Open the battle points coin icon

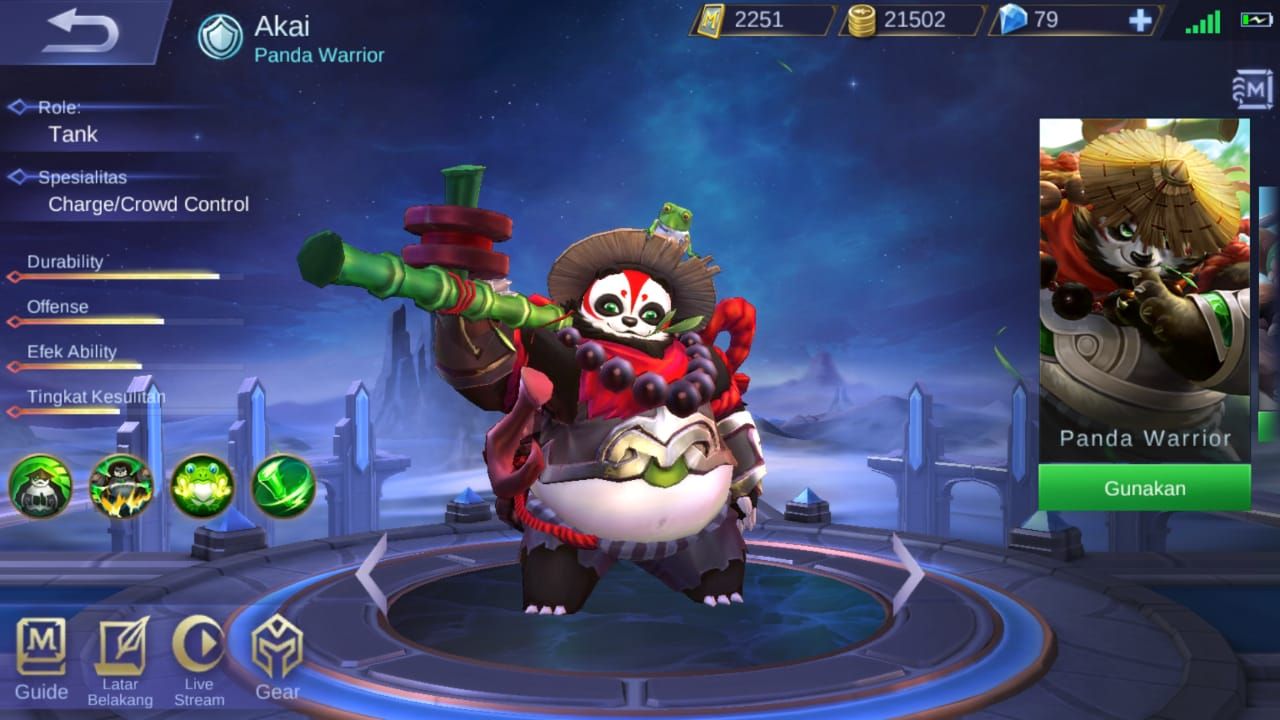pos(863,20)
